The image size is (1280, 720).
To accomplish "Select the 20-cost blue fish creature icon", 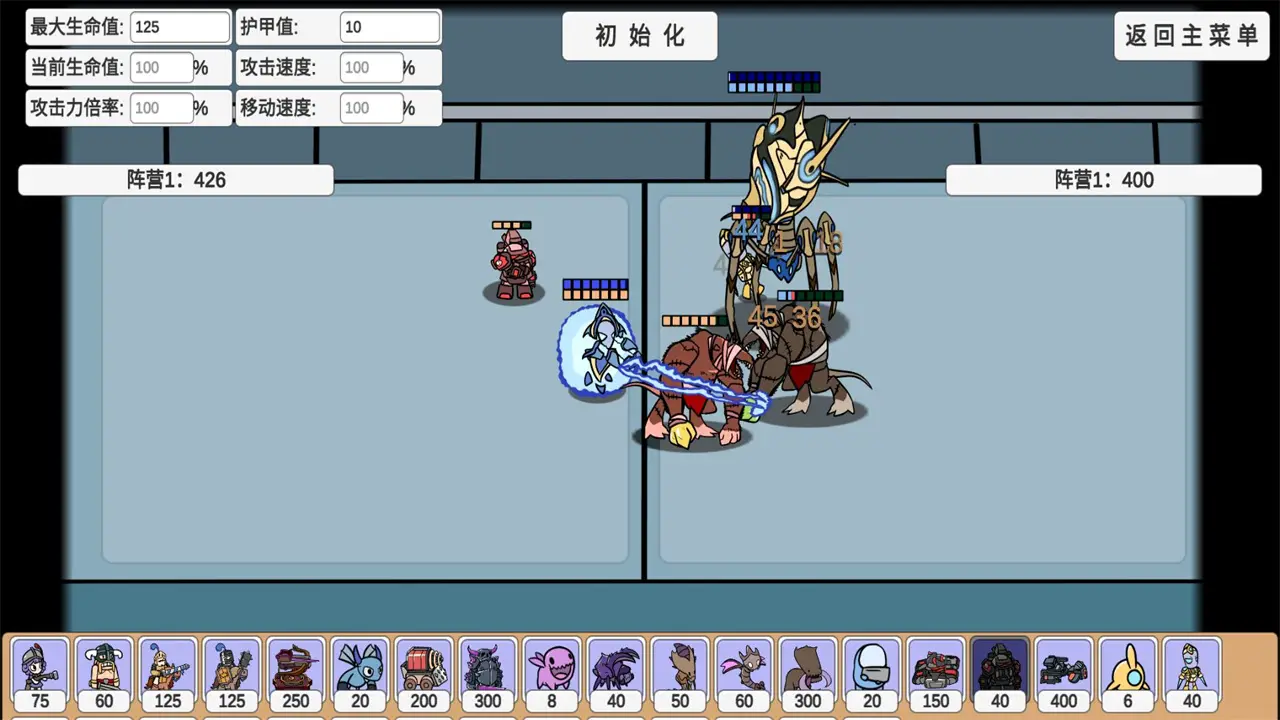I will 360,670.
